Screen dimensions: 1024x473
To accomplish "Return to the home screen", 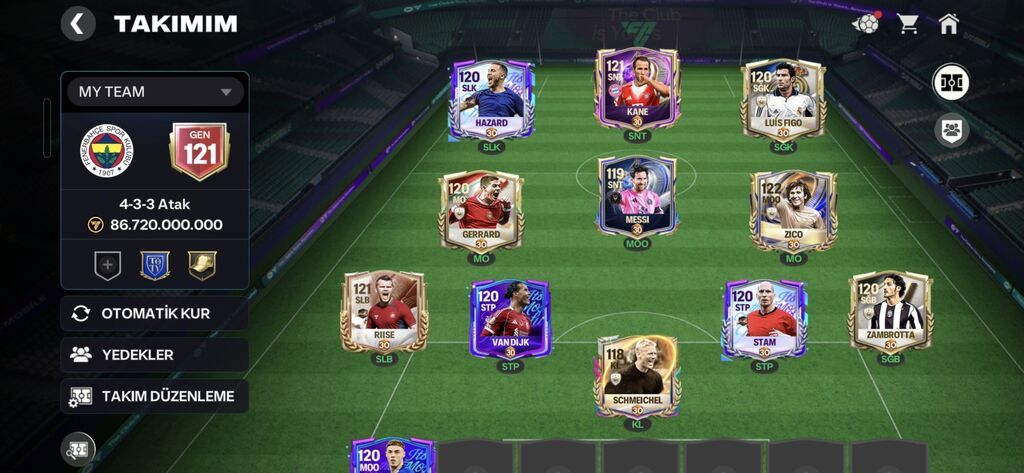I will coord(949,24).
